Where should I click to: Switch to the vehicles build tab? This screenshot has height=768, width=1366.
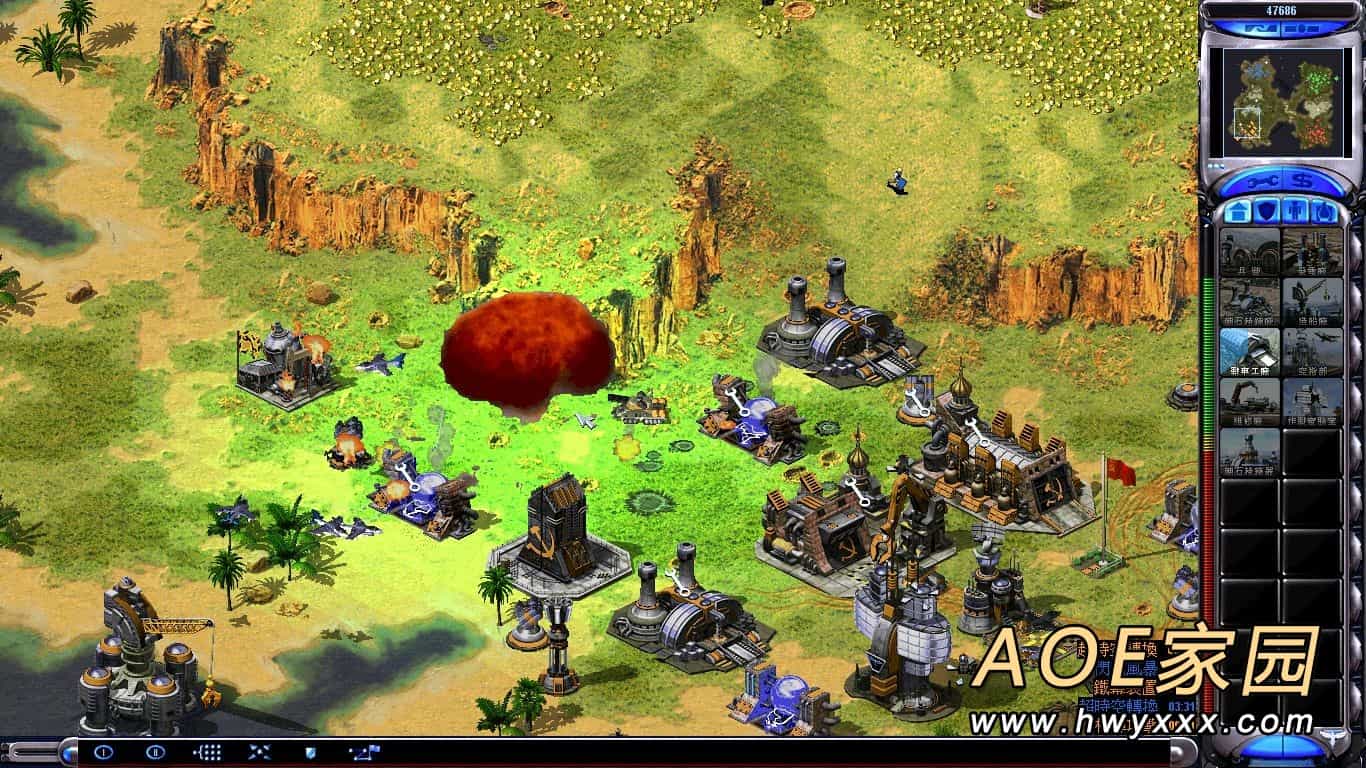click(x=1324, y=212)
